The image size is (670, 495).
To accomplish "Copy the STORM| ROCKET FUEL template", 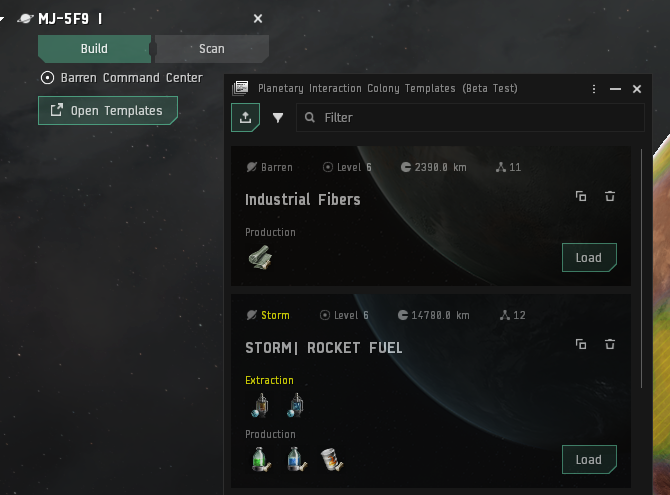I will pyautogui.click(x=581, y=344).
